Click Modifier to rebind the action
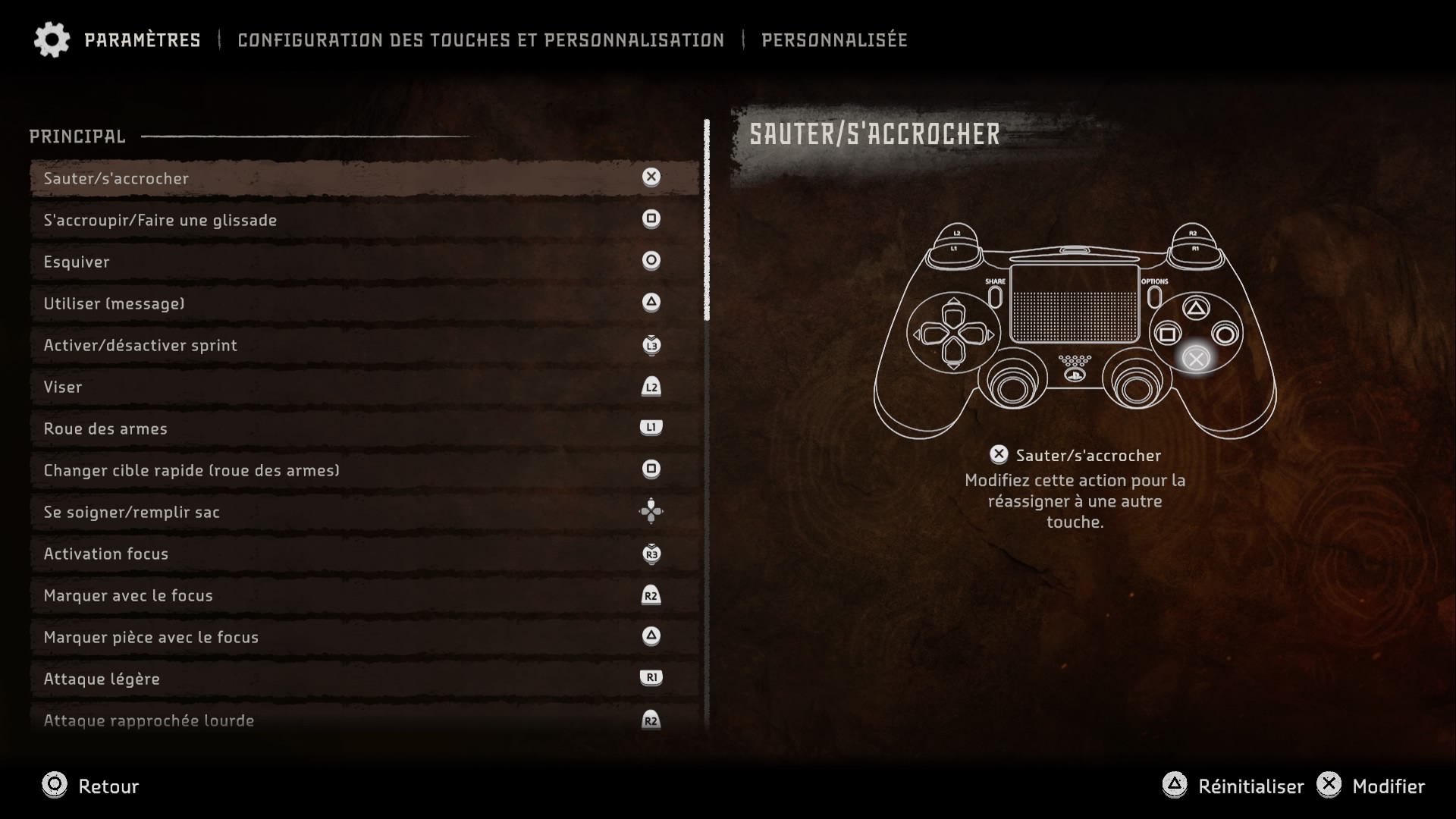The width and height of the screenshot is (1456, 819). [1373, 786]
